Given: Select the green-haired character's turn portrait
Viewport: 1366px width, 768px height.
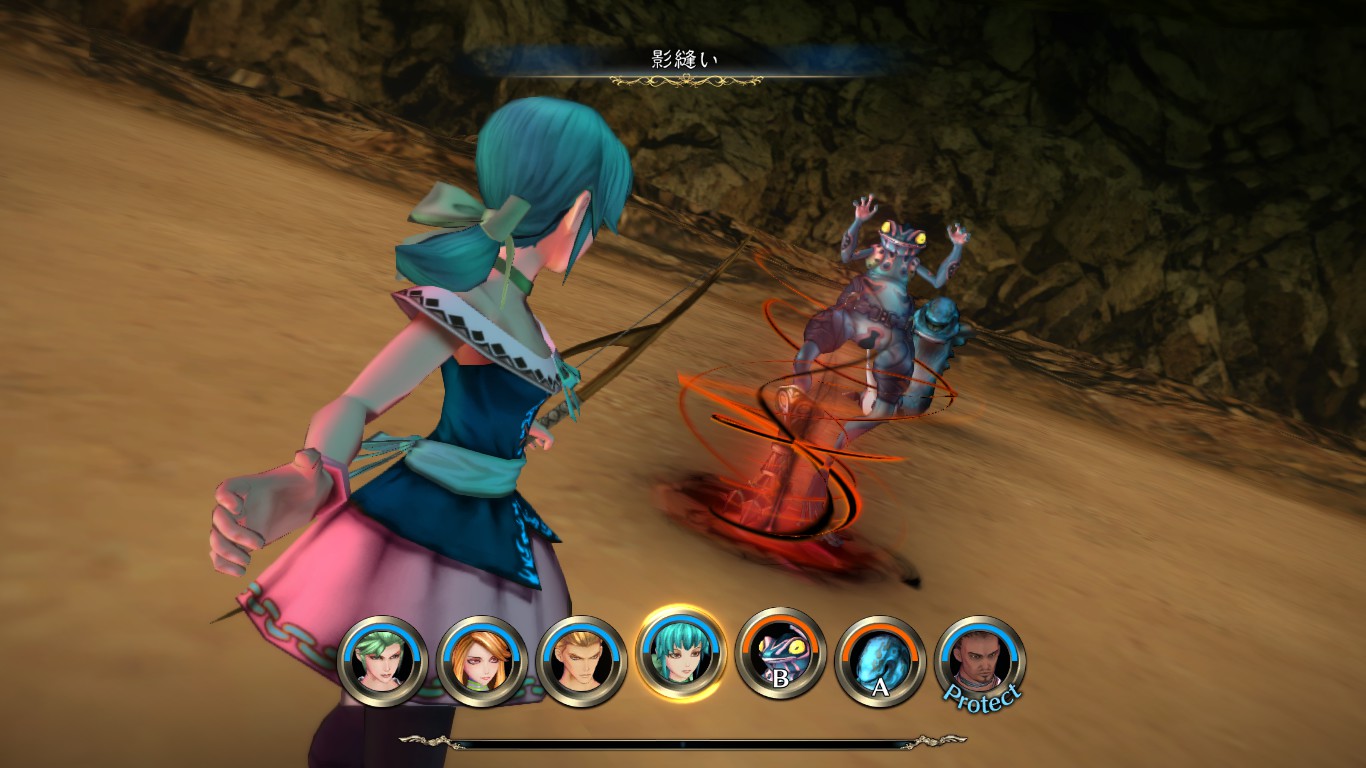Looking at the screenshot, I should [383, 661].
